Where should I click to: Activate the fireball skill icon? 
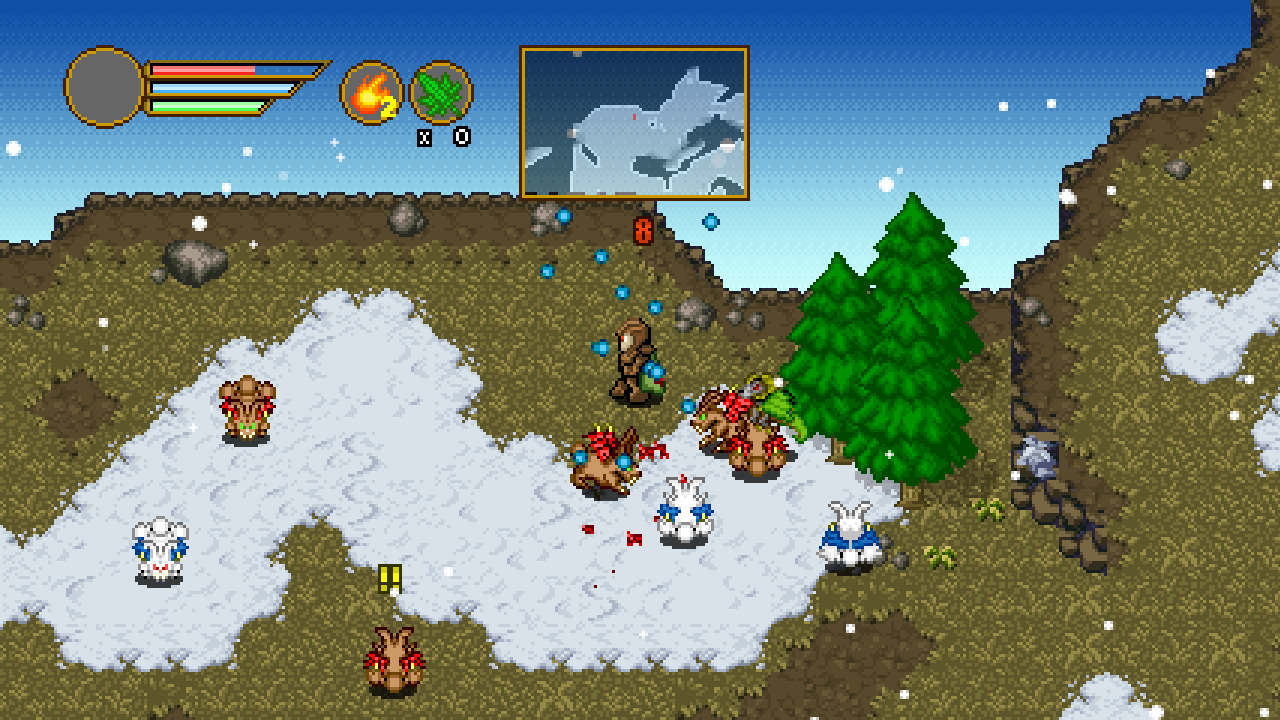pos(372,92)
